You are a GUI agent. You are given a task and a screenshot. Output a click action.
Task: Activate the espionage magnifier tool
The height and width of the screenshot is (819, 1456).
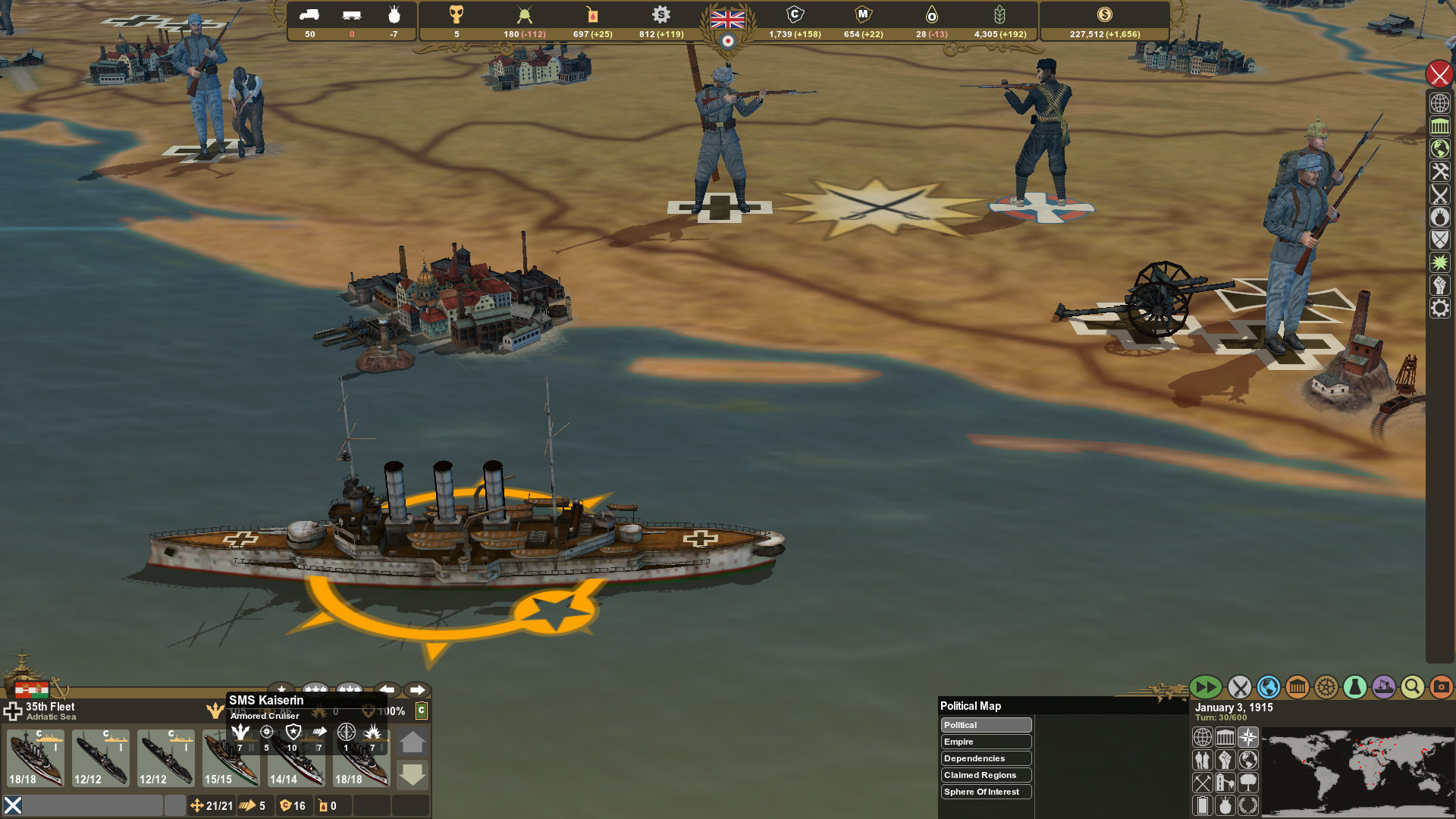[1411, 687]
